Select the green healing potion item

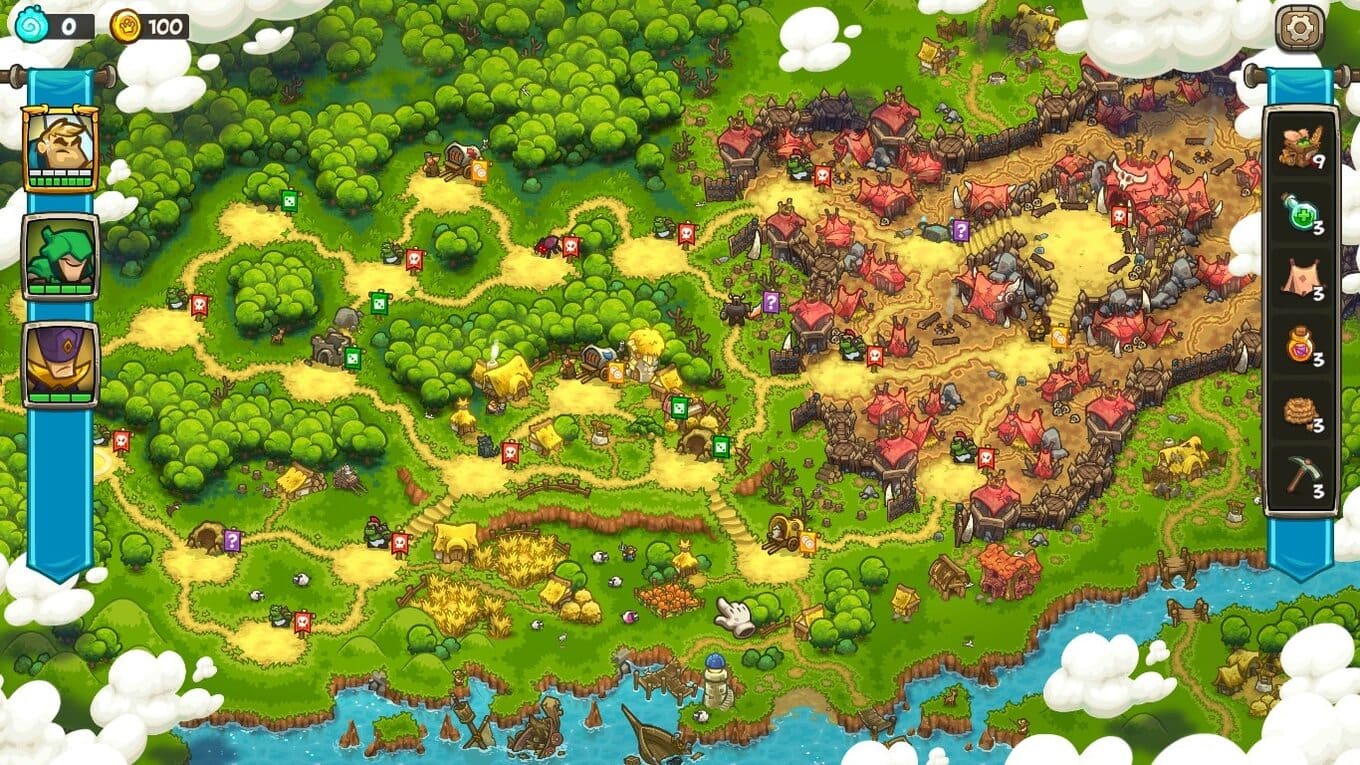coord(1300,212)
